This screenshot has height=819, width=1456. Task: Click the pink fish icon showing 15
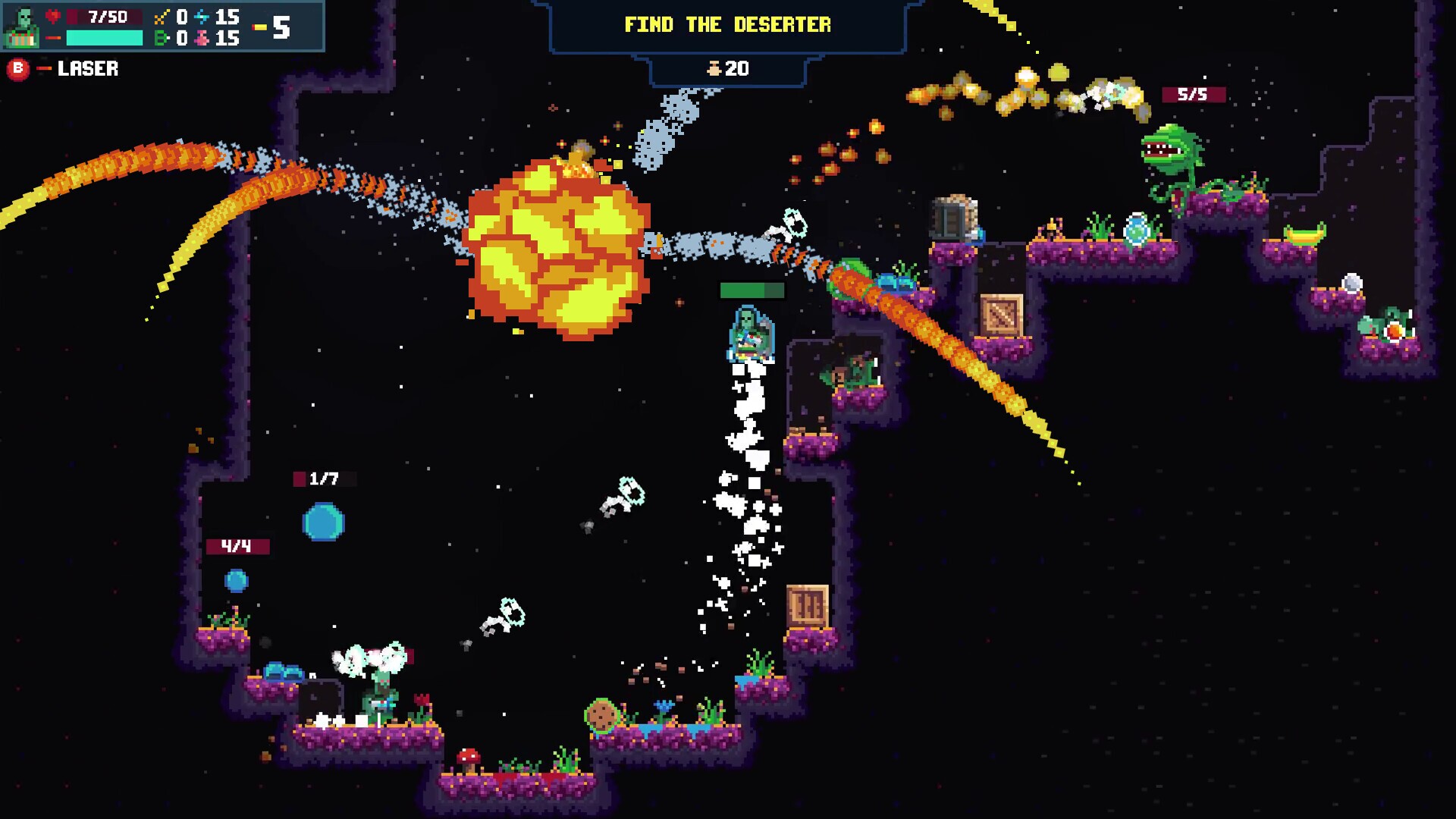[202, 37]
